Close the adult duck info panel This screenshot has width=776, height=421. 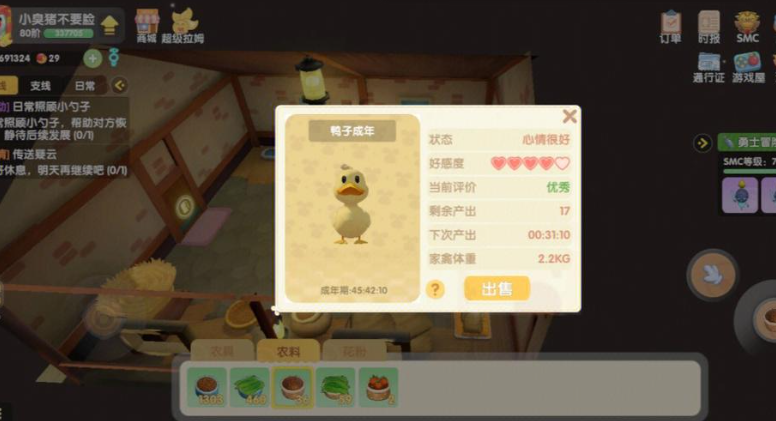coord(569,116)
